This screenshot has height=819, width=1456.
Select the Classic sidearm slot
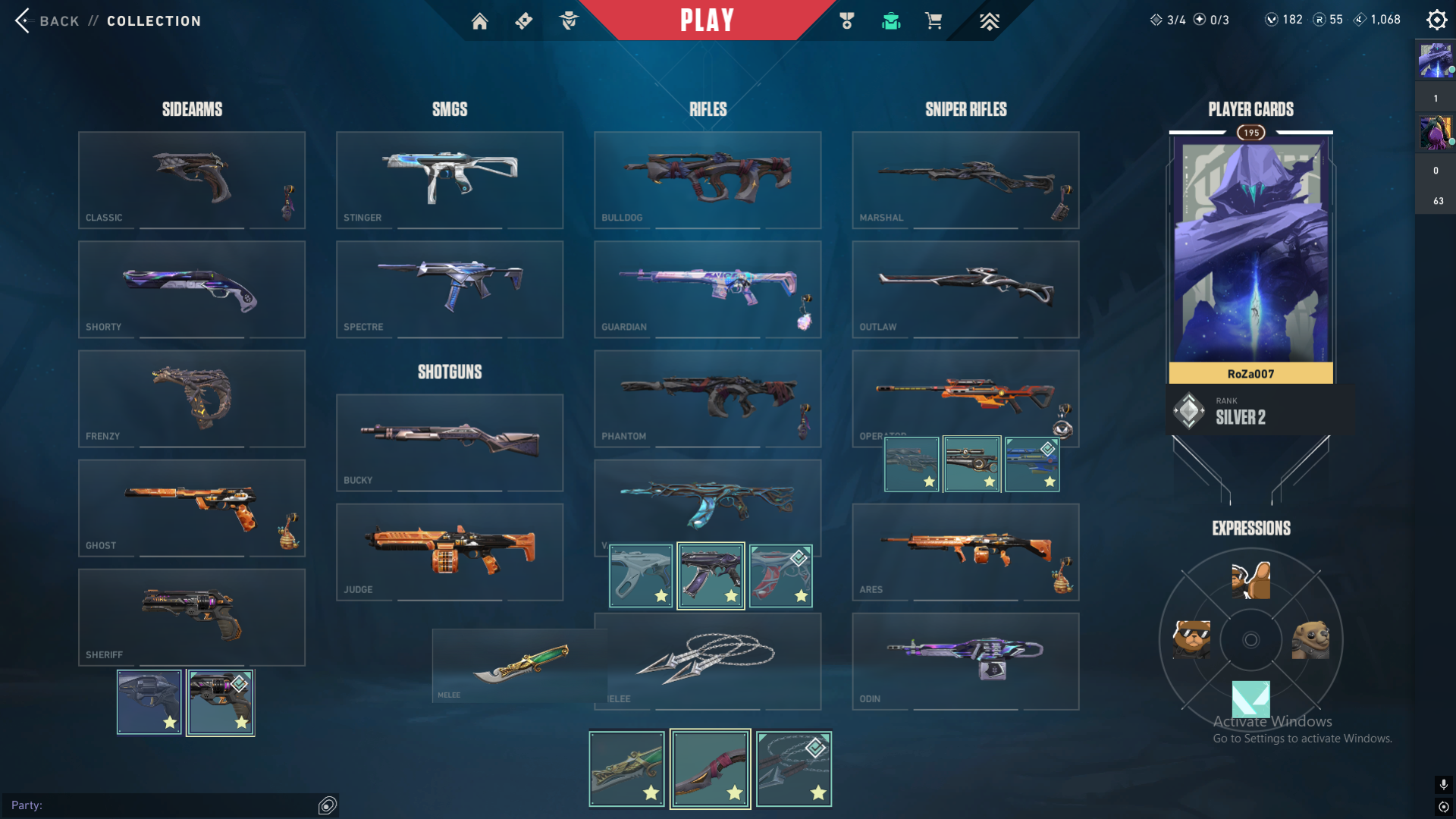[191, 180]
